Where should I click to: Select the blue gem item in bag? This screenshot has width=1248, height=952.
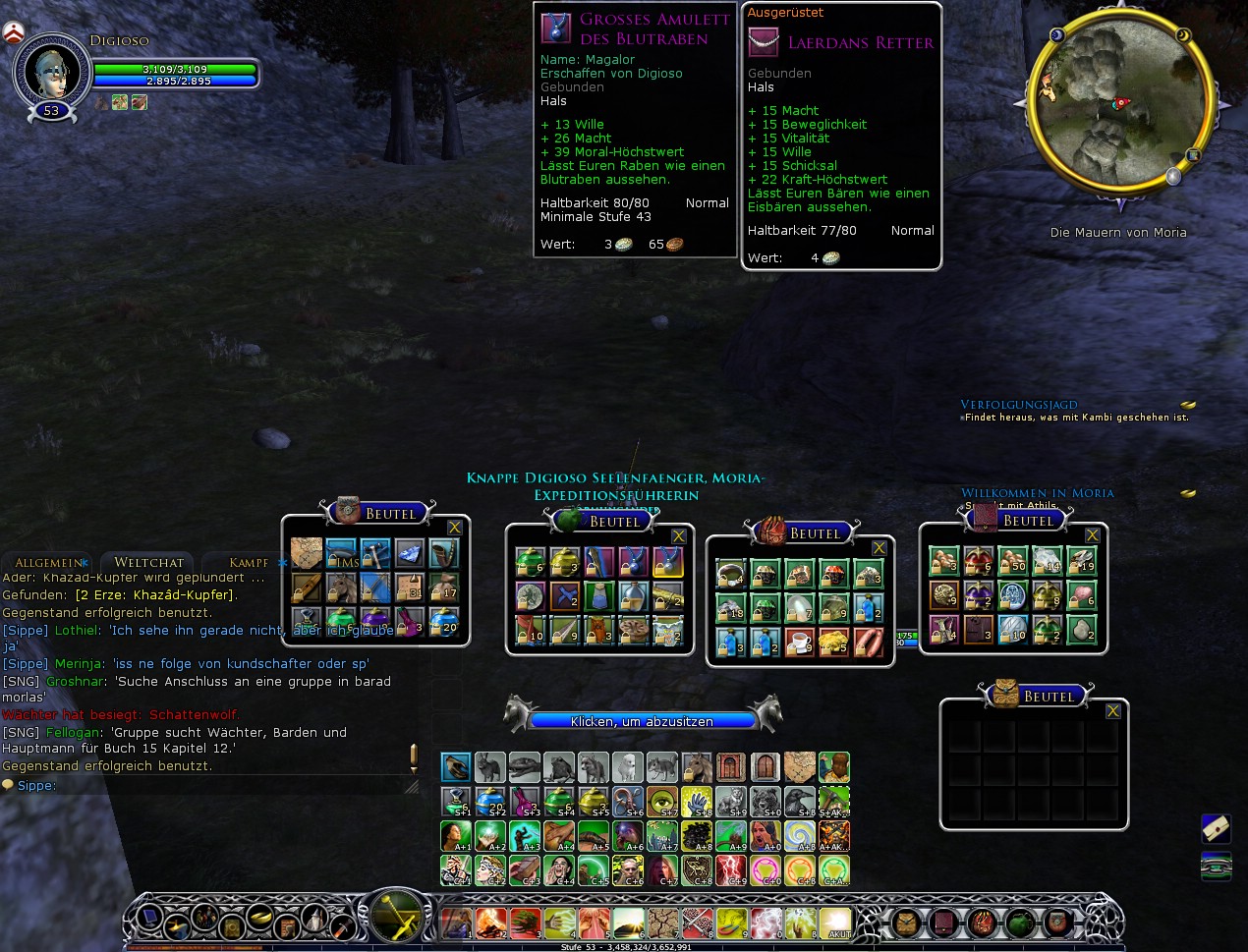[x=410, y=554]
